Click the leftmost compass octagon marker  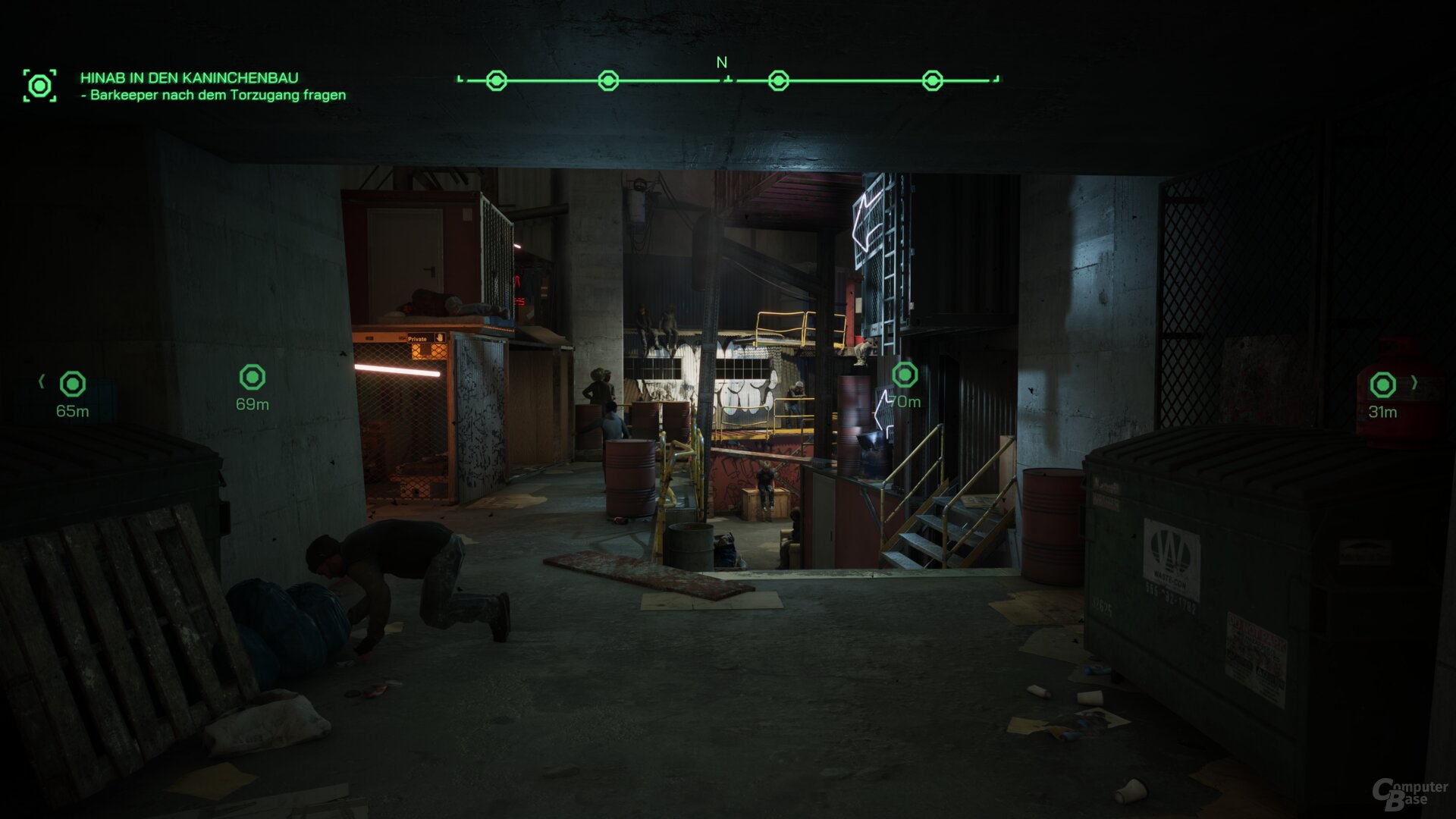(x=497, y=80)
